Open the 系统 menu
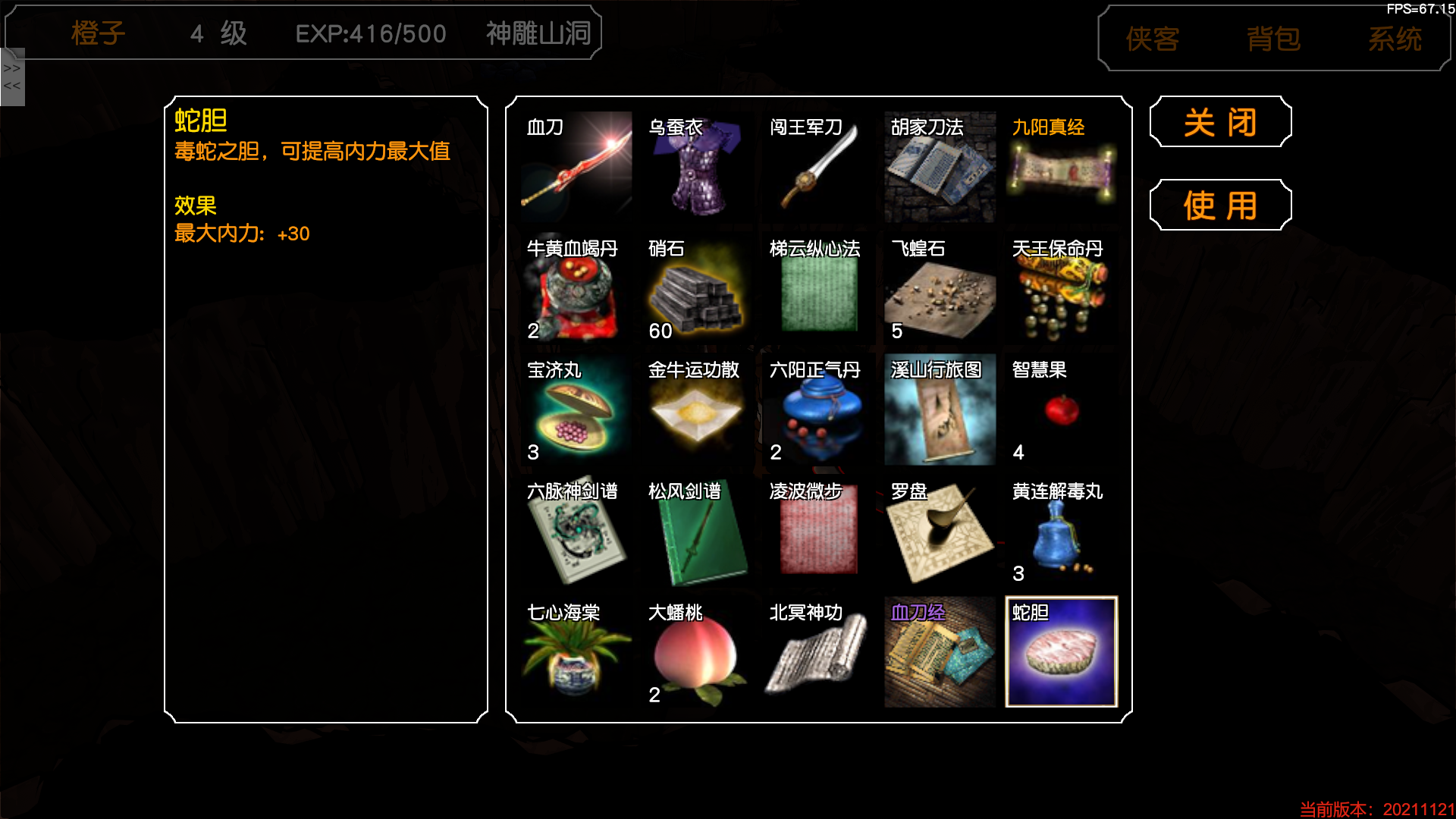 pyautogui.click(x=1396, y=40)
